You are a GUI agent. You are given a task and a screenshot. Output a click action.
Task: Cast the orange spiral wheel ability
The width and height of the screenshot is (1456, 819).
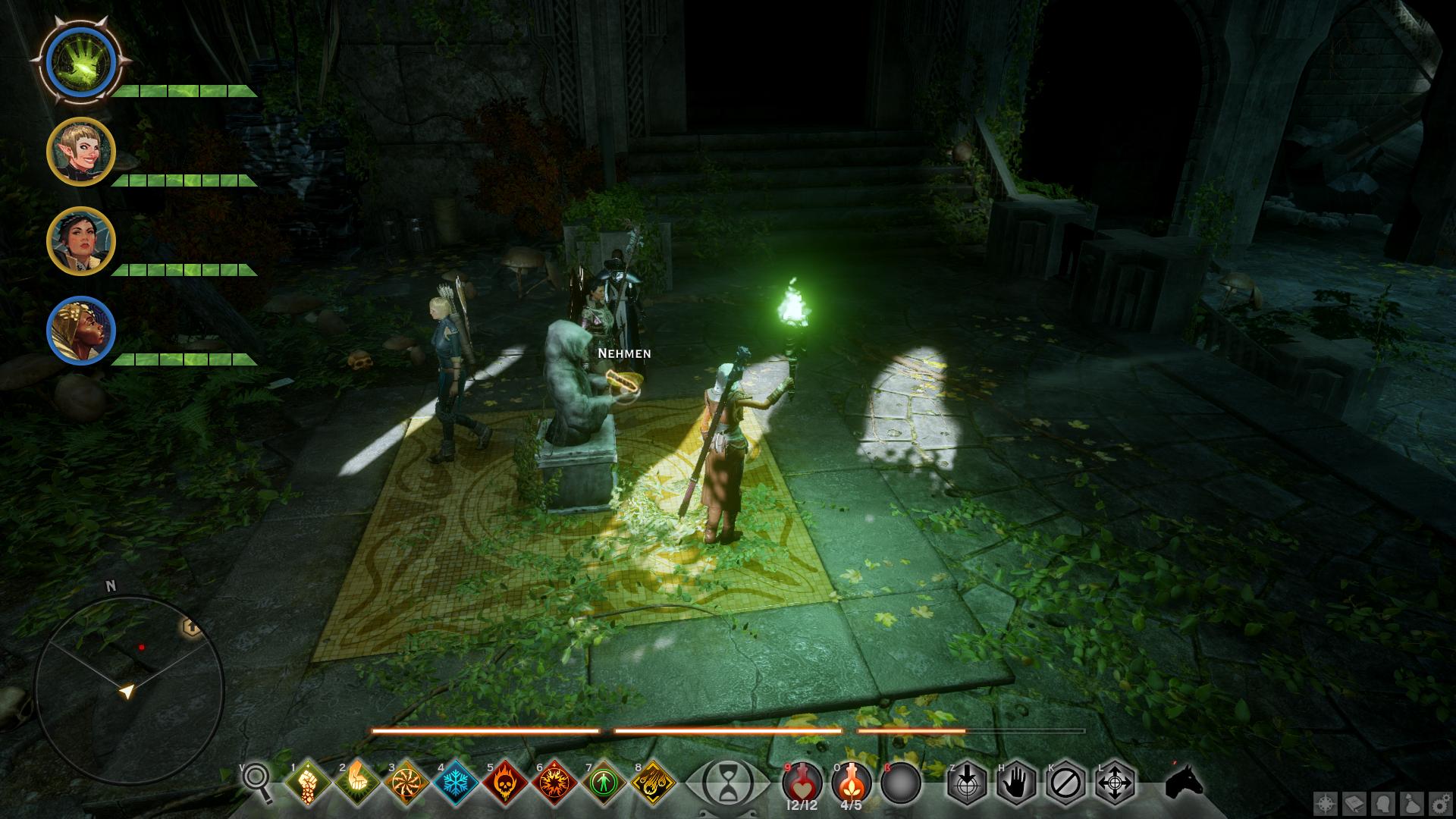tap(406, 782)
